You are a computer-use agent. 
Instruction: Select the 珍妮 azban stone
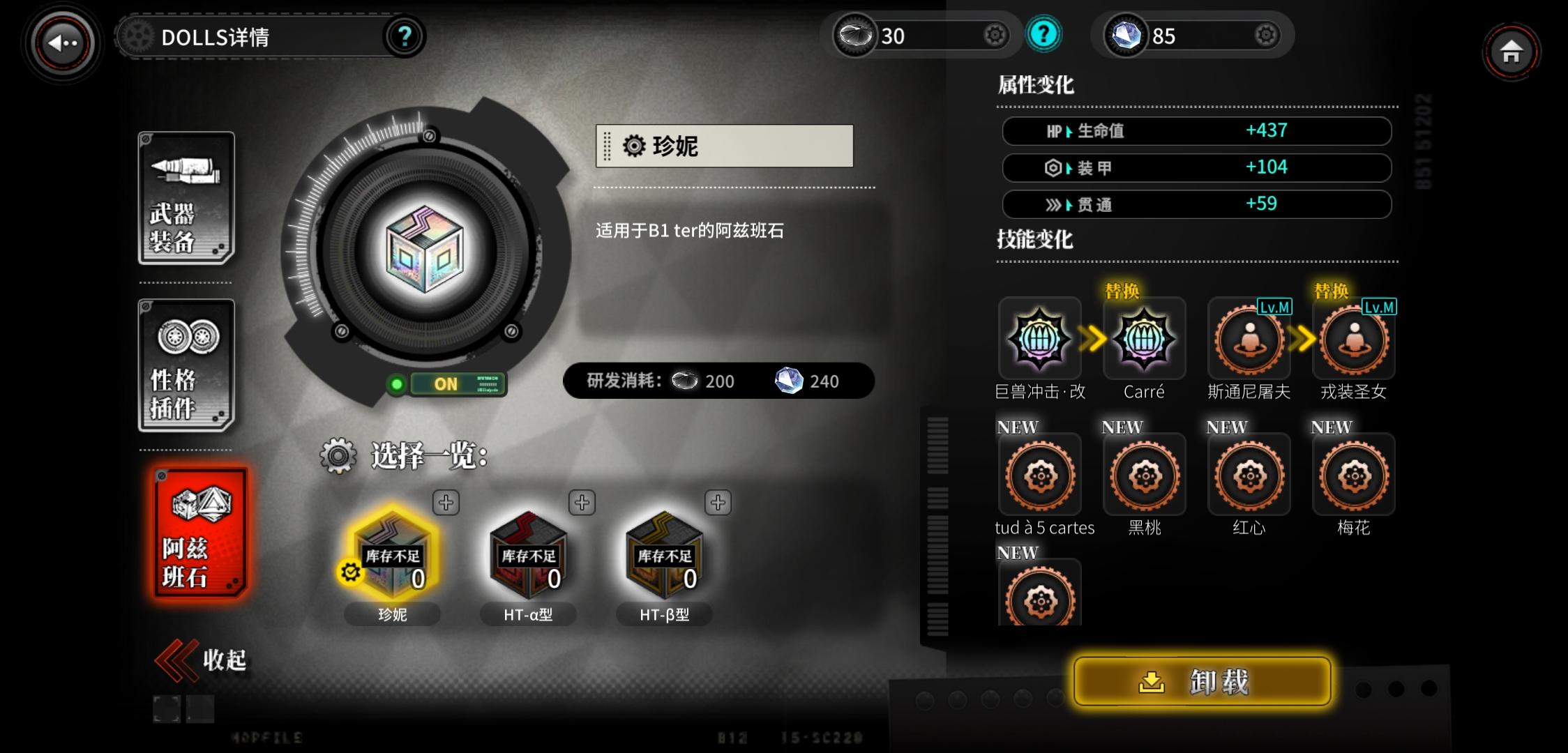(x=392, y=558)
